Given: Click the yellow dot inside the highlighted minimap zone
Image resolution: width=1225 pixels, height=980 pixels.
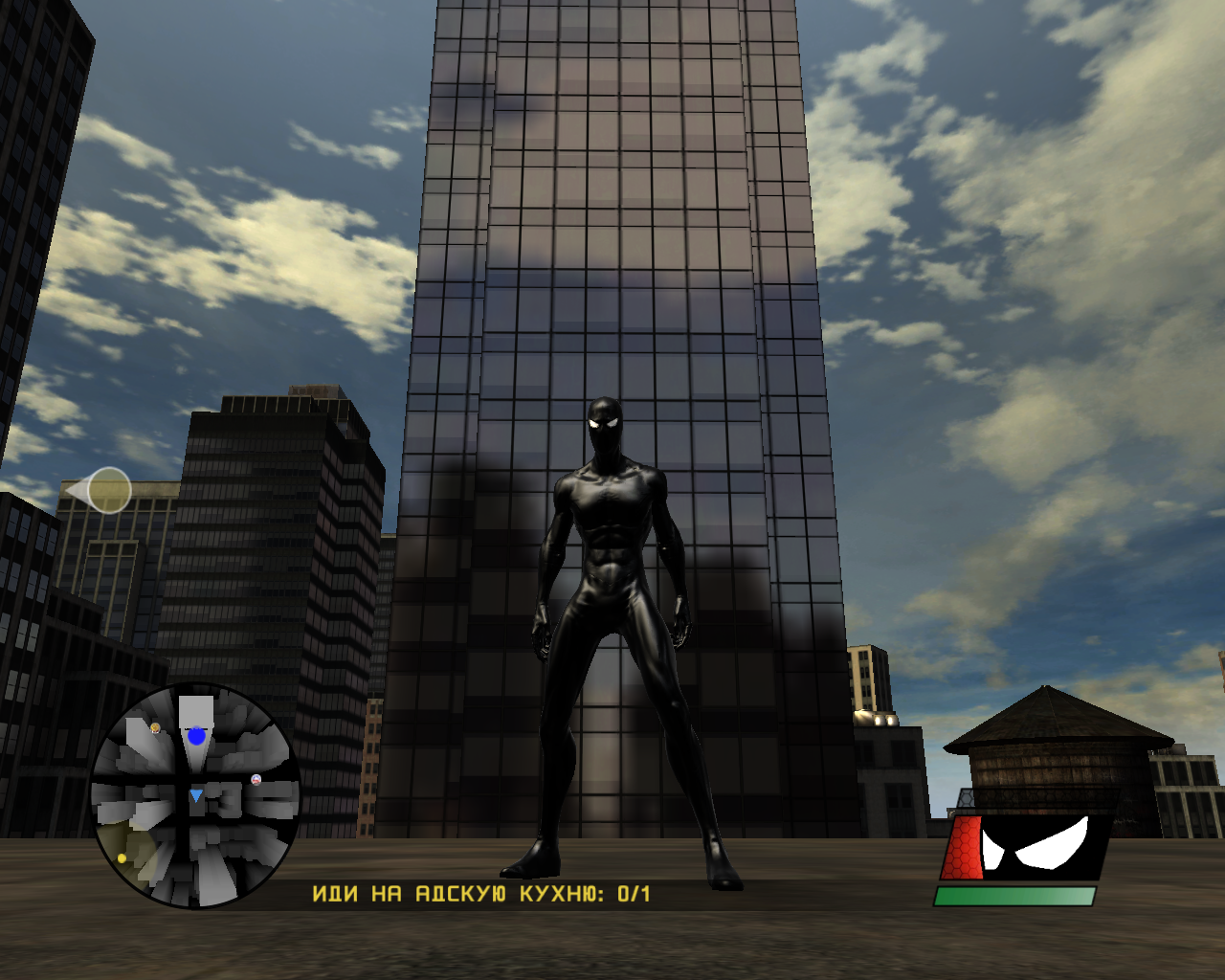Looking at the screenshot, I should 122,858.
